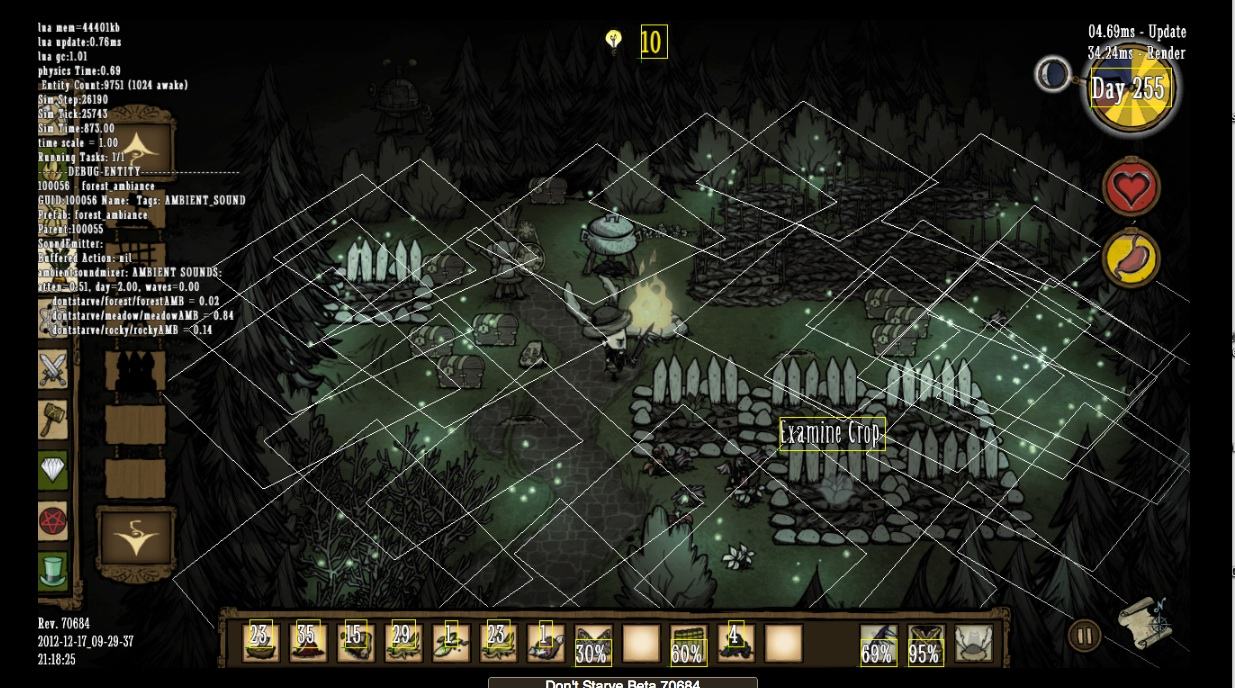
Task: Click the equipped hand item at 69%
Action: [x=877, y=645]
